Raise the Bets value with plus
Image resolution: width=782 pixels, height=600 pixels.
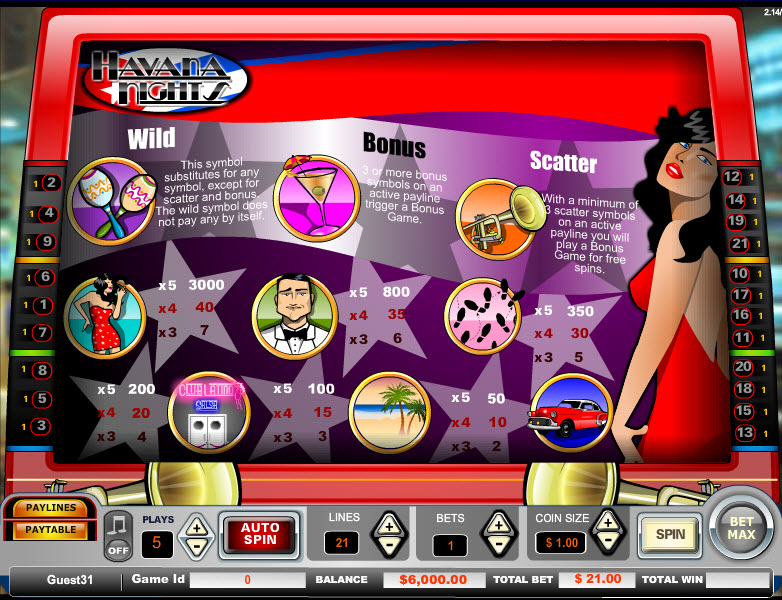coord(497,524)
